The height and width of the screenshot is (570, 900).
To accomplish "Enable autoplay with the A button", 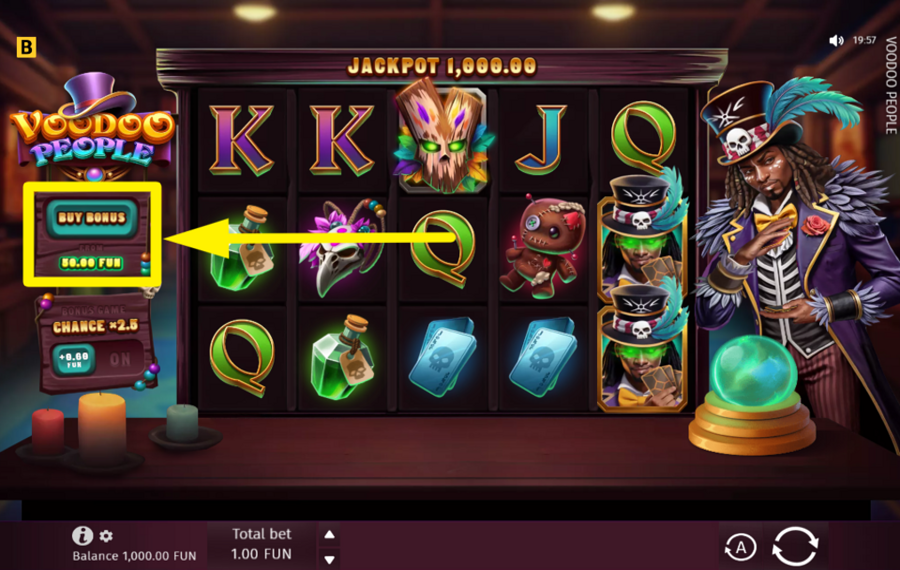I will tap(739, 546).
